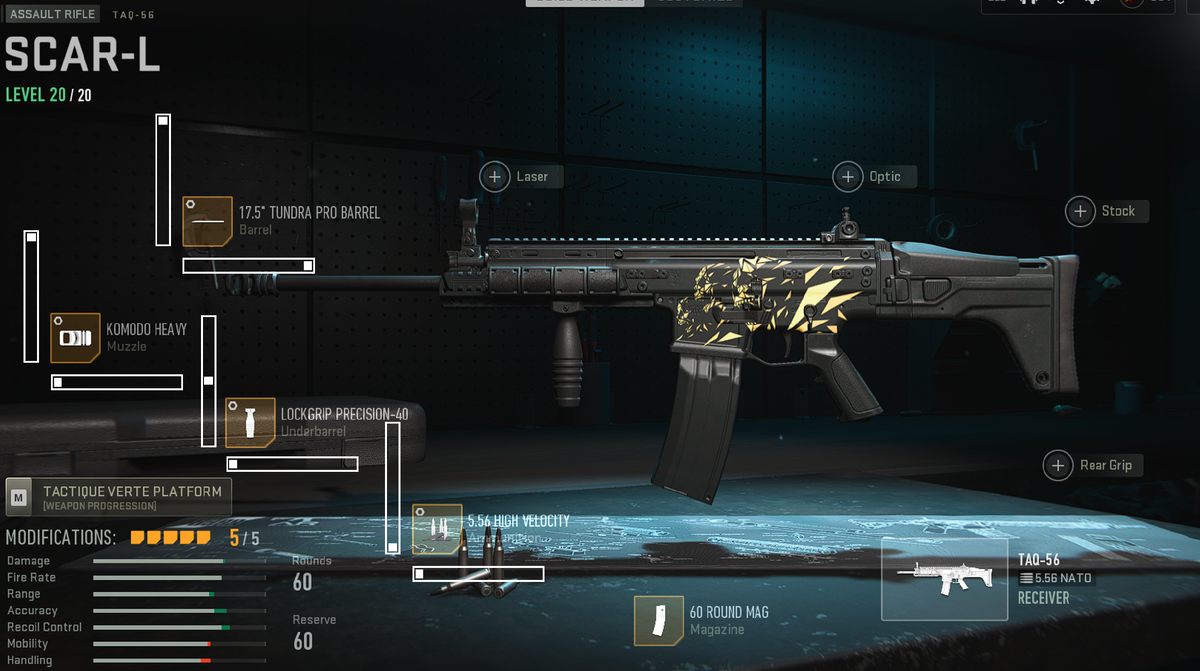The height and width of the screenshot is (671, 1200).
Task: Choose the TAQ-56 receiver tile
Action: [x=944, y=579]
